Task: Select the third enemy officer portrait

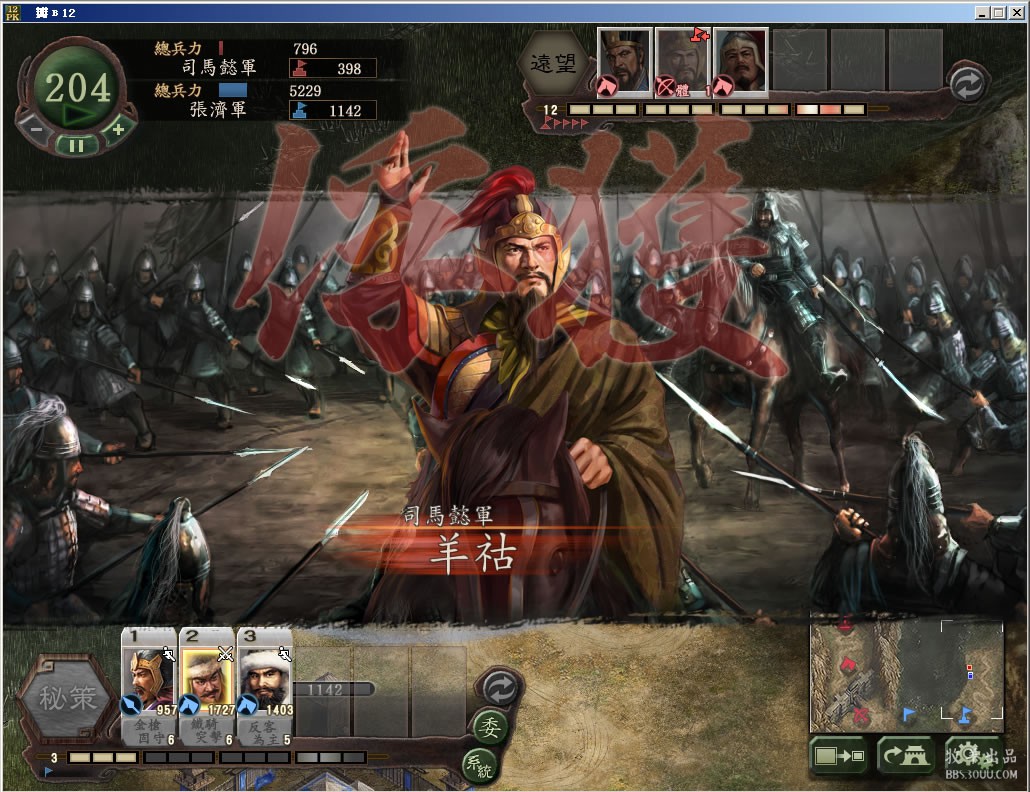Action: point(739,61)
